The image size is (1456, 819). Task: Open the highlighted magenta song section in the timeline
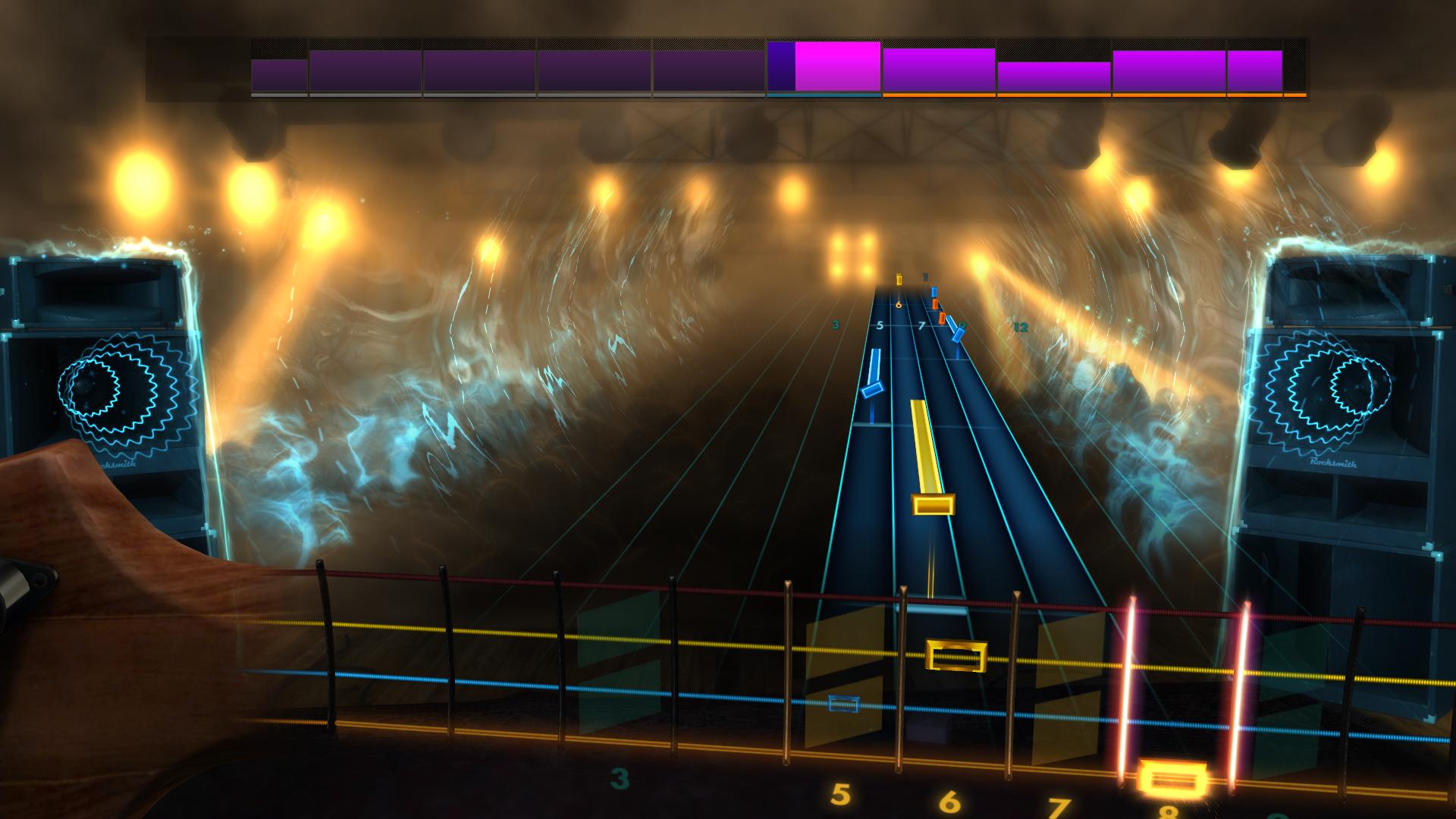(x=837, y=68)
